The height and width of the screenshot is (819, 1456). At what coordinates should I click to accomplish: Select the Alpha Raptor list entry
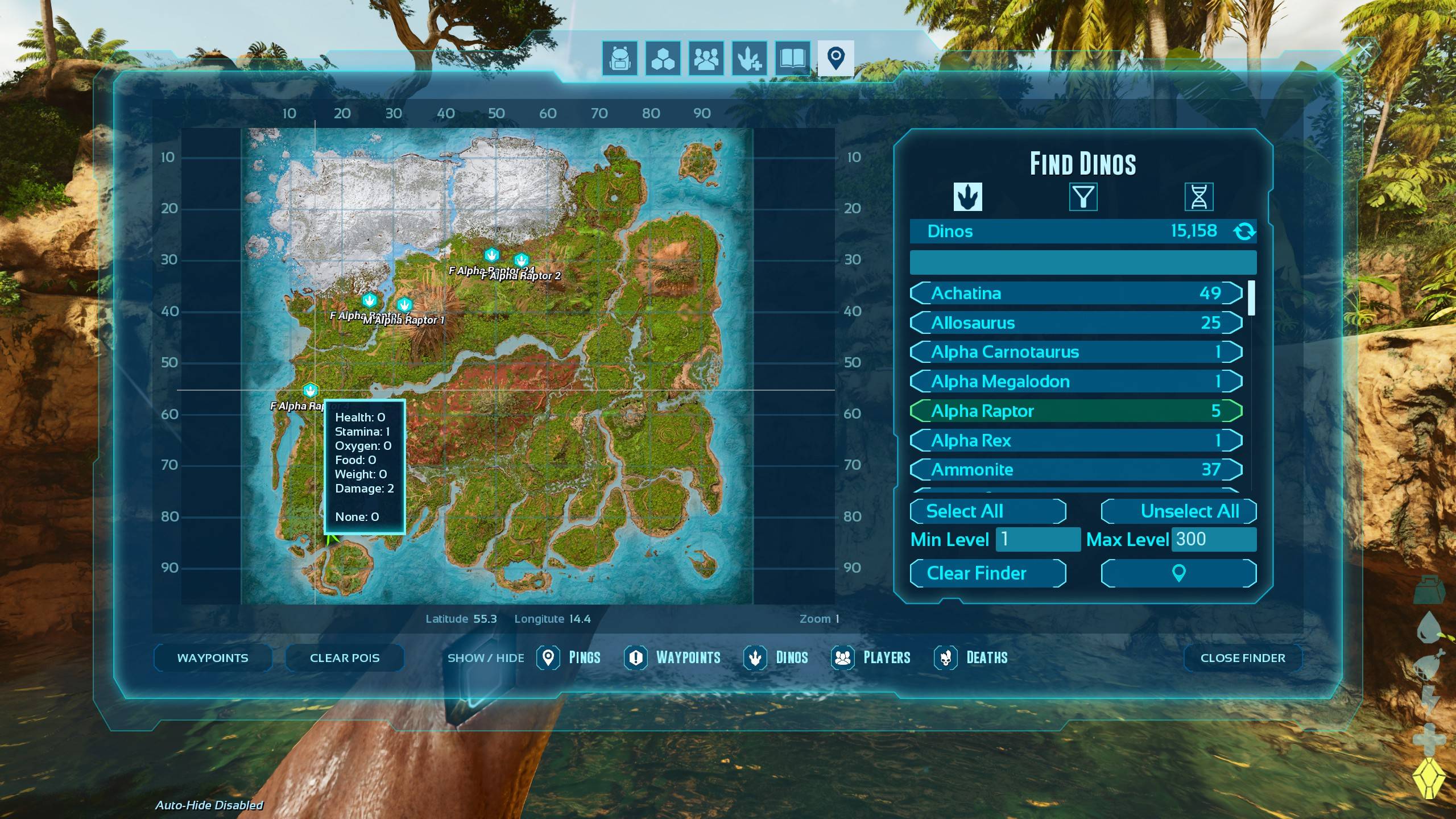(1076, 411)
